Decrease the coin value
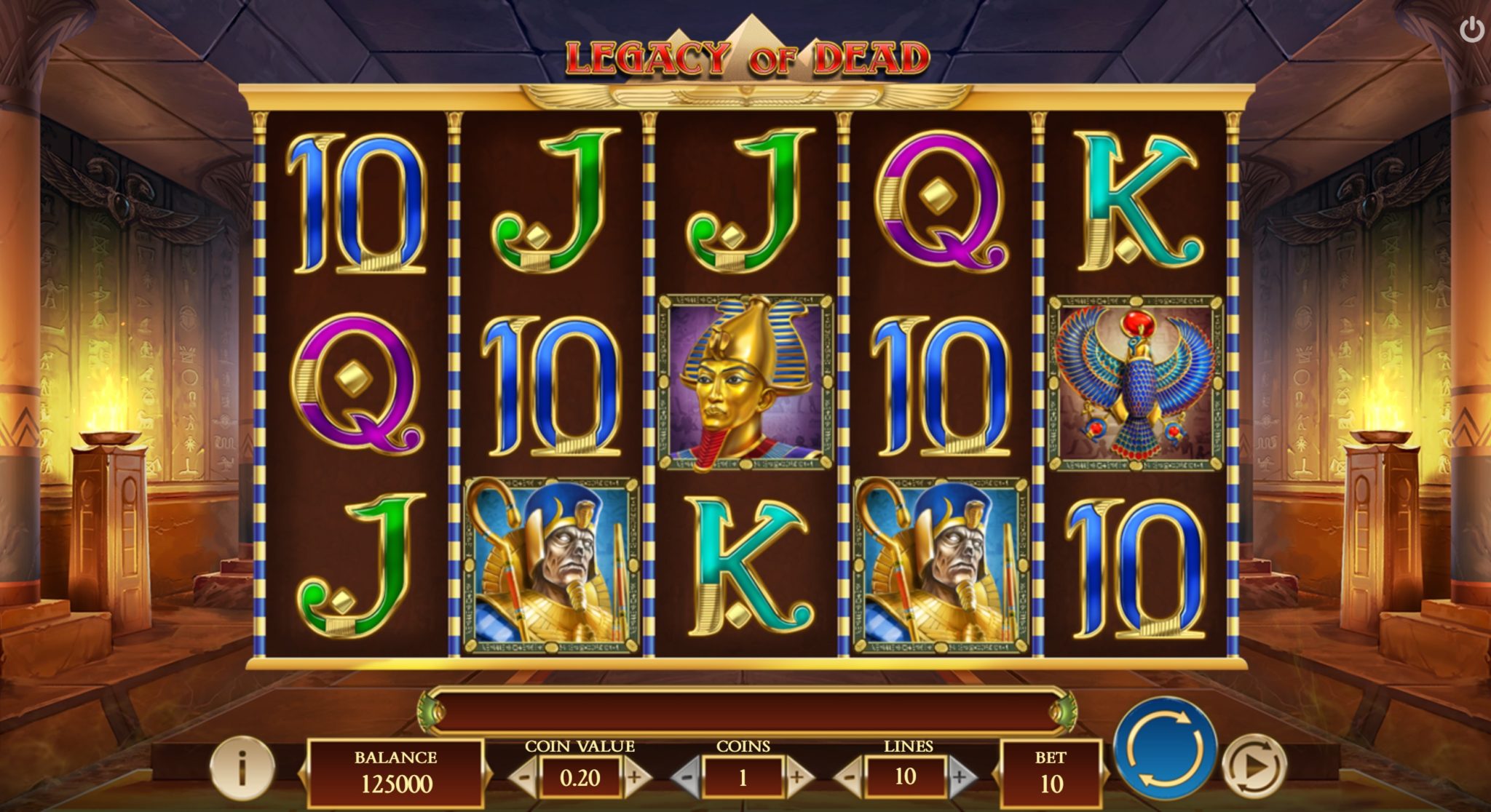This screenshot has width=1491, height=812. pyautogui.click(x=523, y=777)
